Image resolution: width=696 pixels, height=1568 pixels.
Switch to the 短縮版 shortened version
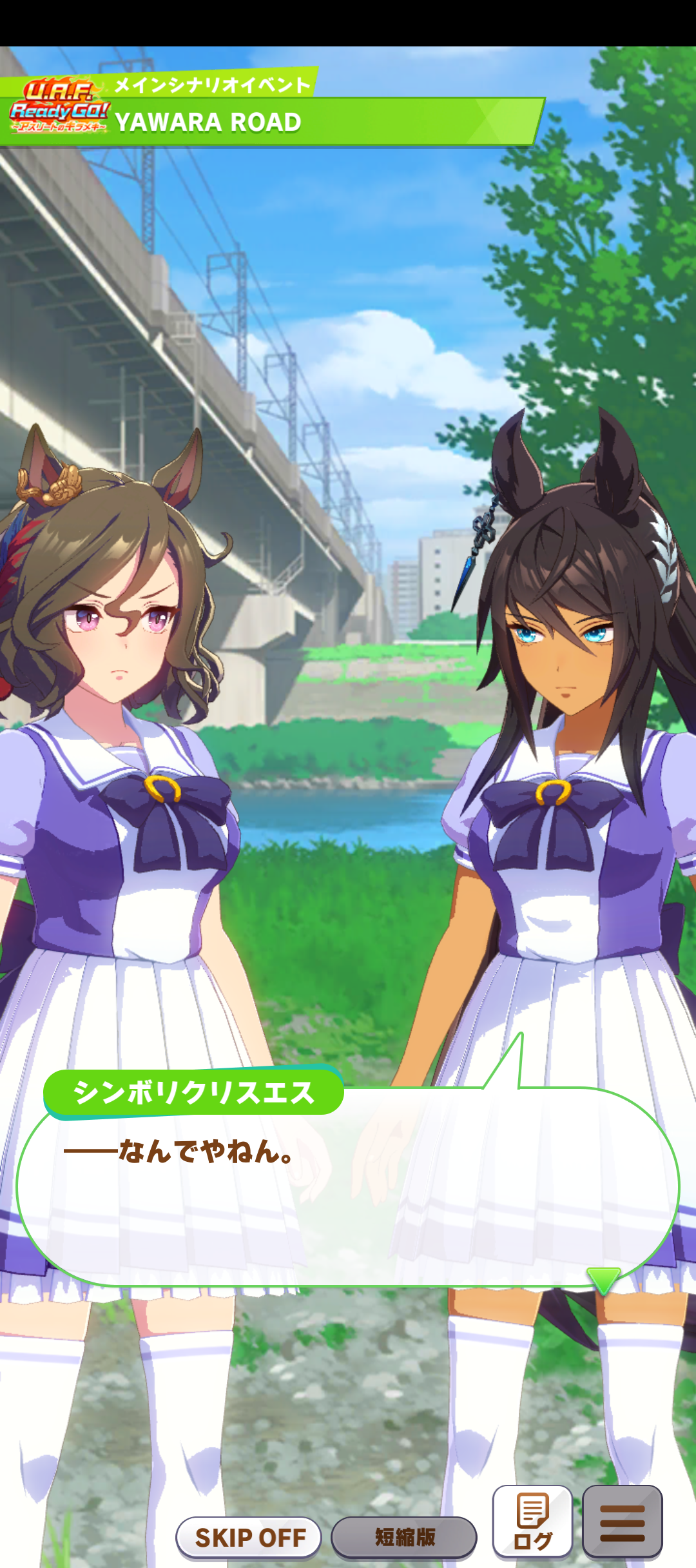pyautogui.click(x=404, y=1537)
